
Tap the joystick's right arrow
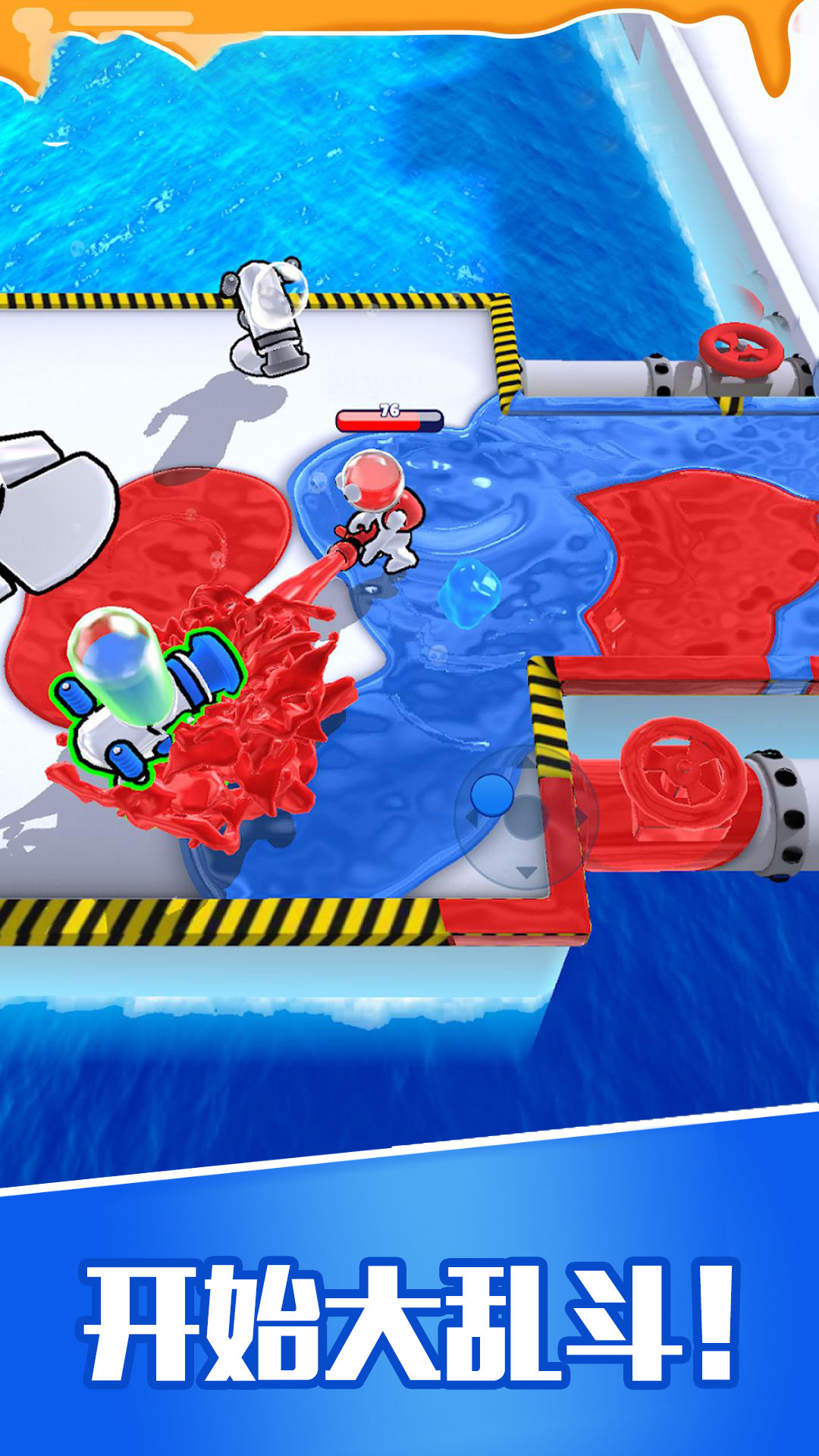(x=582, y=817)
